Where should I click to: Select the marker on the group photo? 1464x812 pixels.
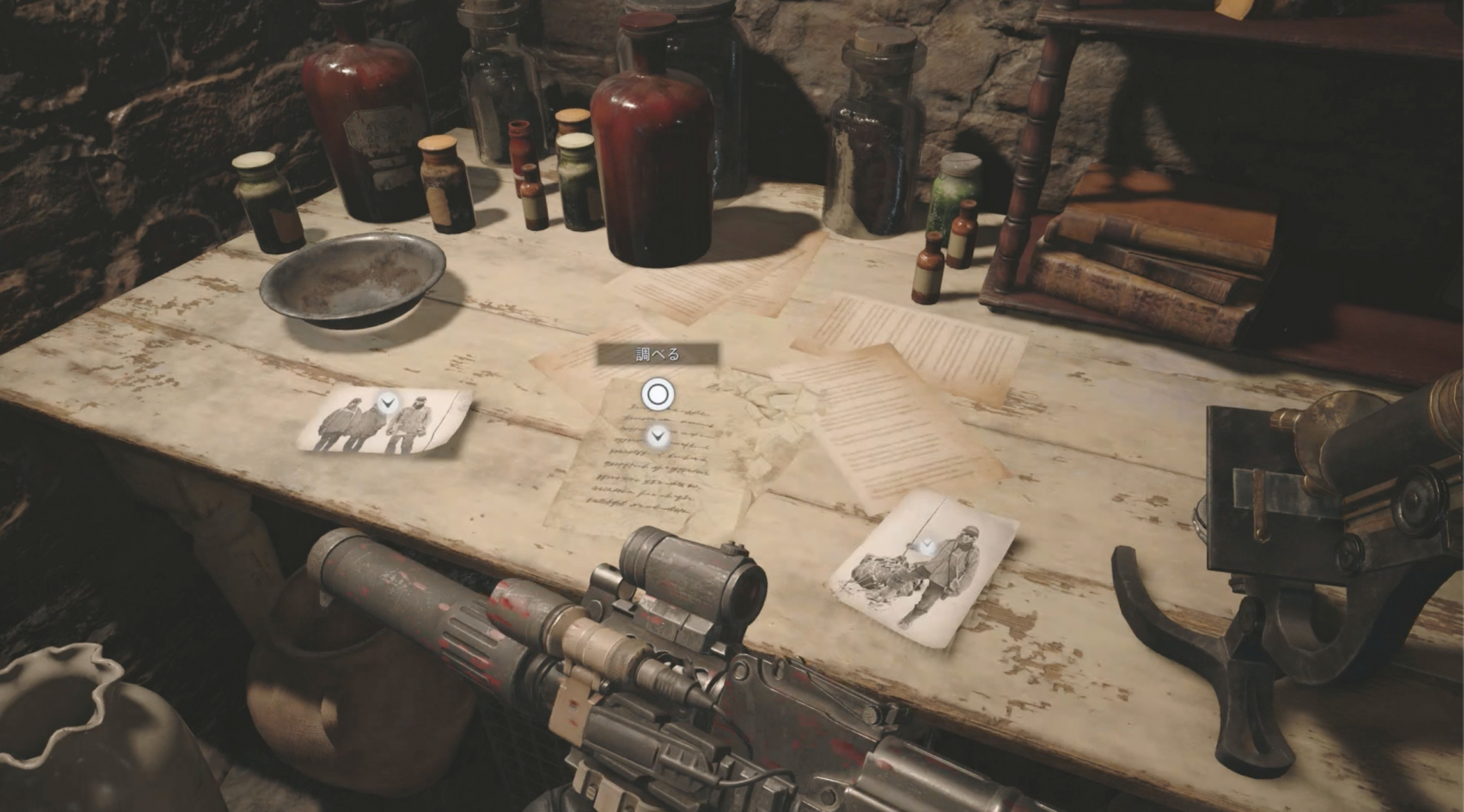click(387, 402)
